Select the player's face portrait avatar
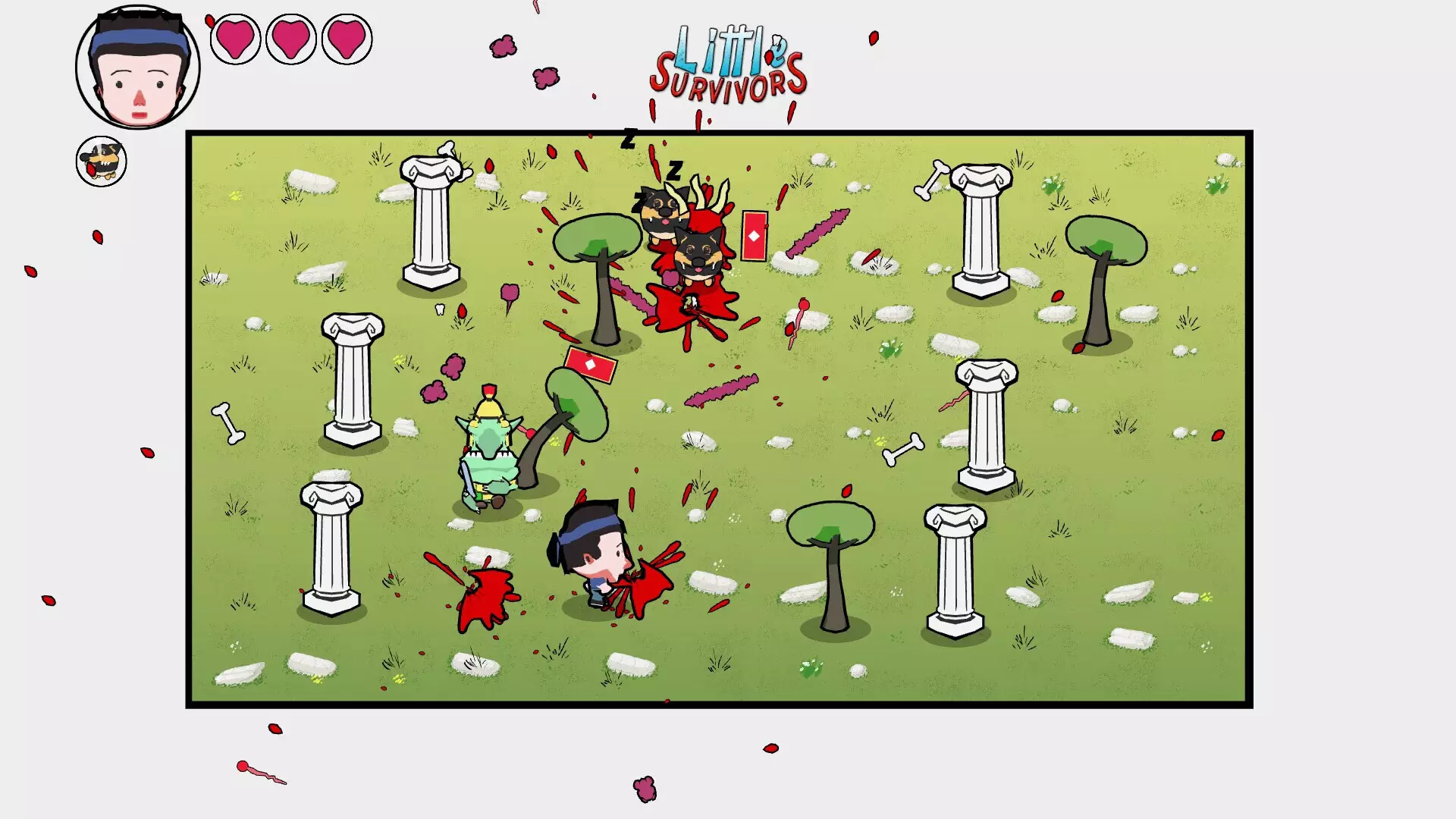Screen dimensions: 1456x819 [x=135, y=67]
